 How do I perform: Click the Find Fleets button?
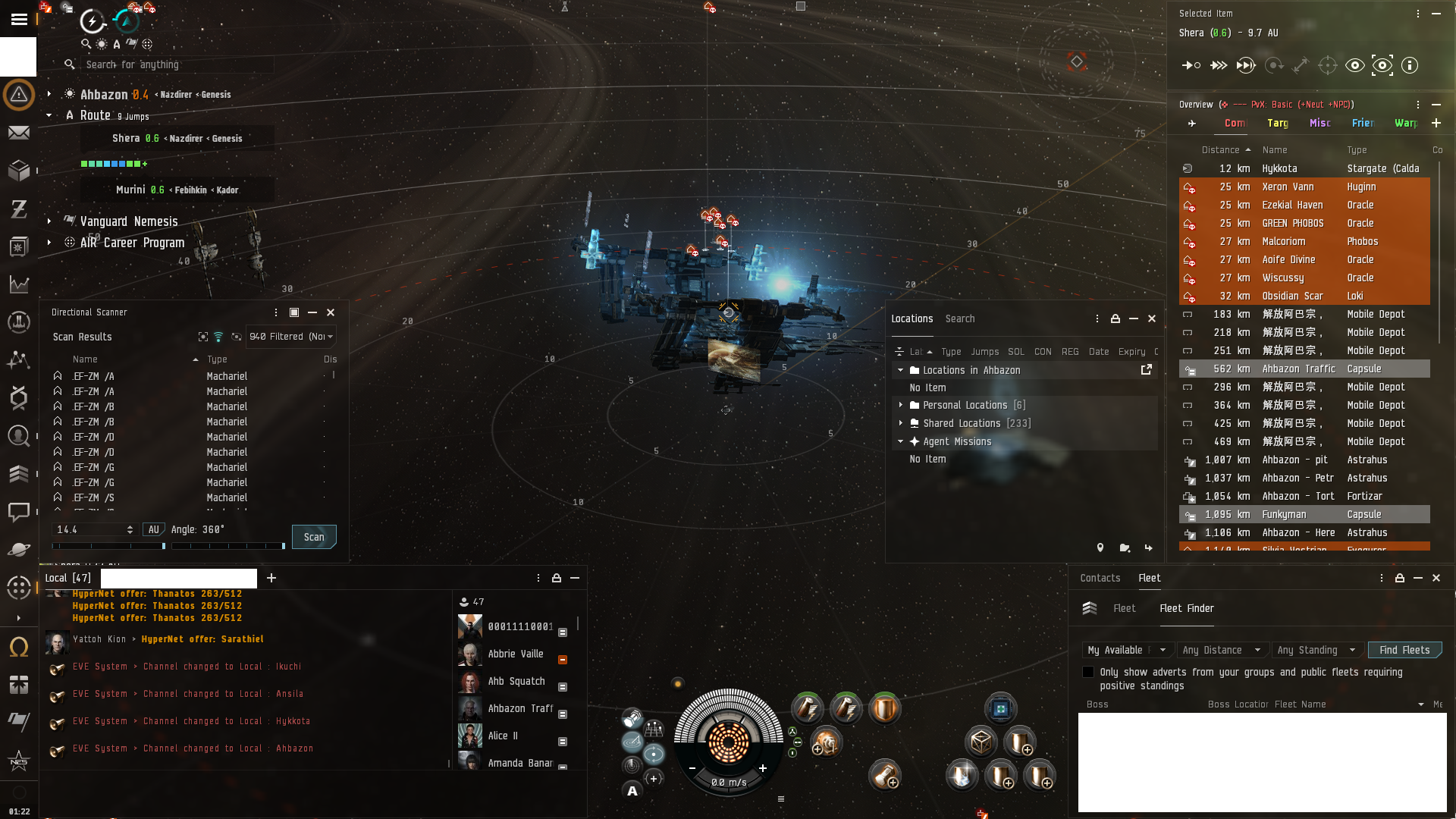(1404, 650)
